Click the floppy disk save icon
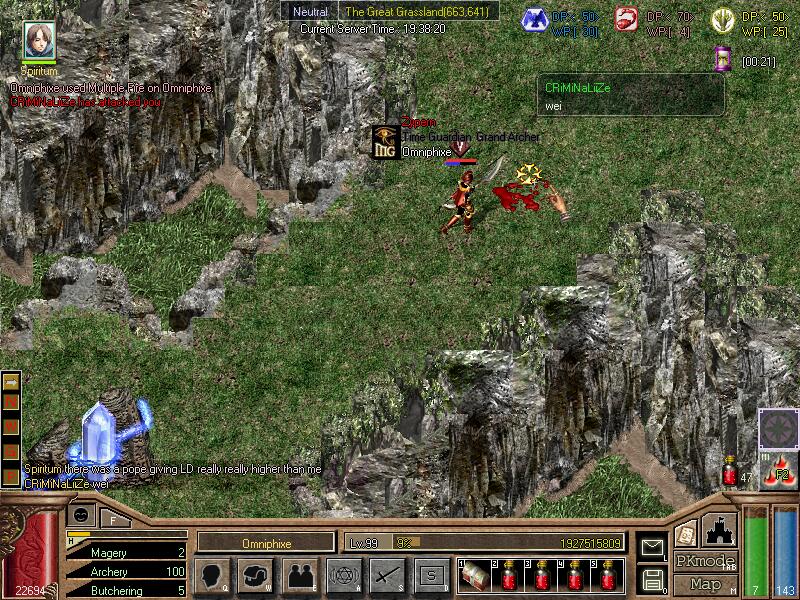Screen dimensions: 800x600 point(652,579)
